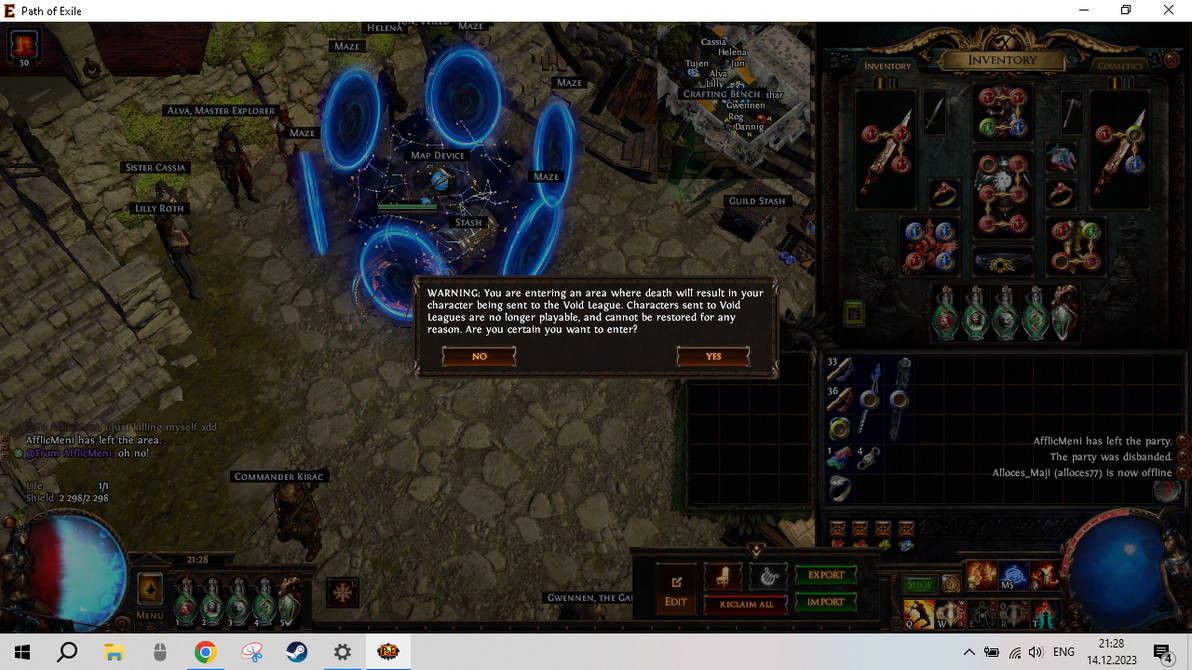
Task: Select the equipped belt slot
Action: click(x=1003, y=262)
